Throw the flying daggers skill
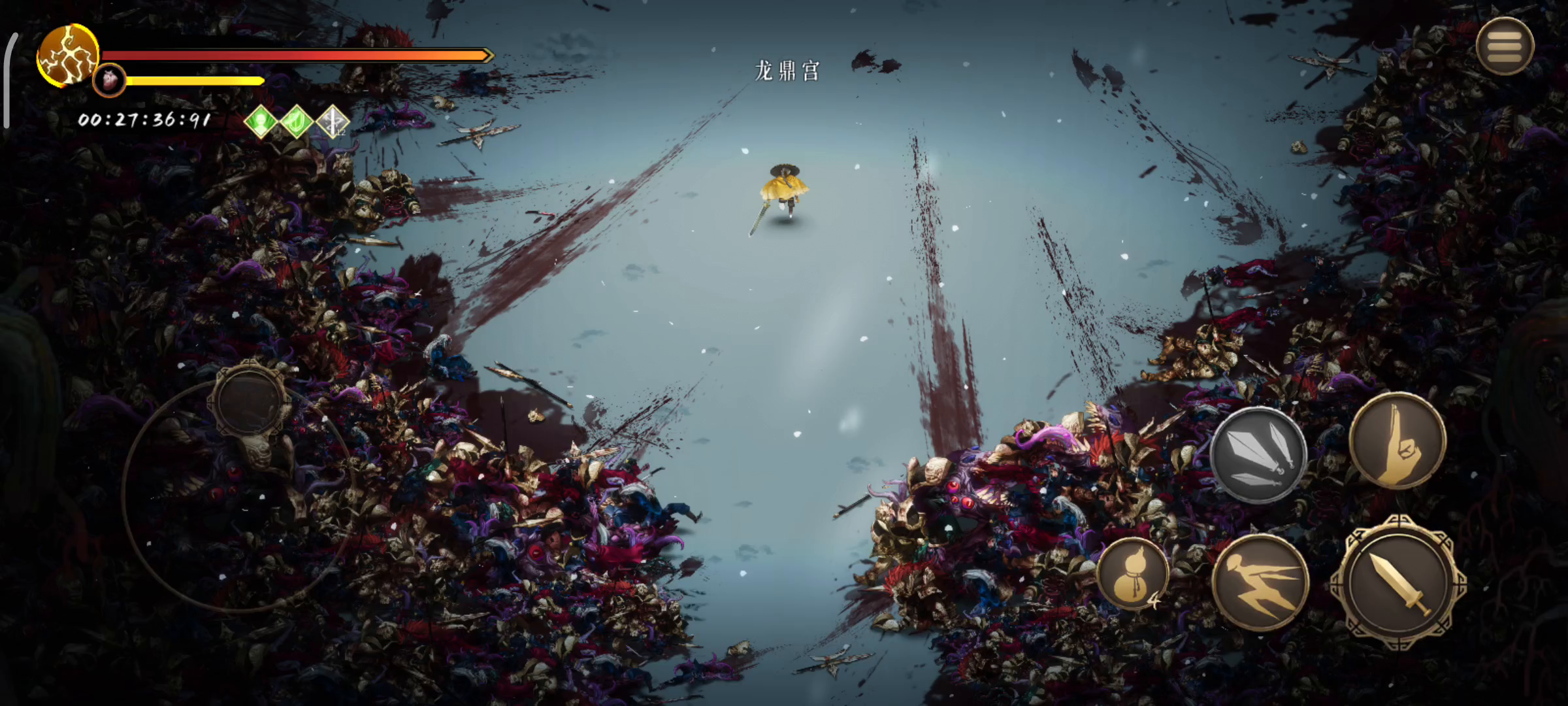Viewport: 1568px width, 706px height. (1258, 454)
